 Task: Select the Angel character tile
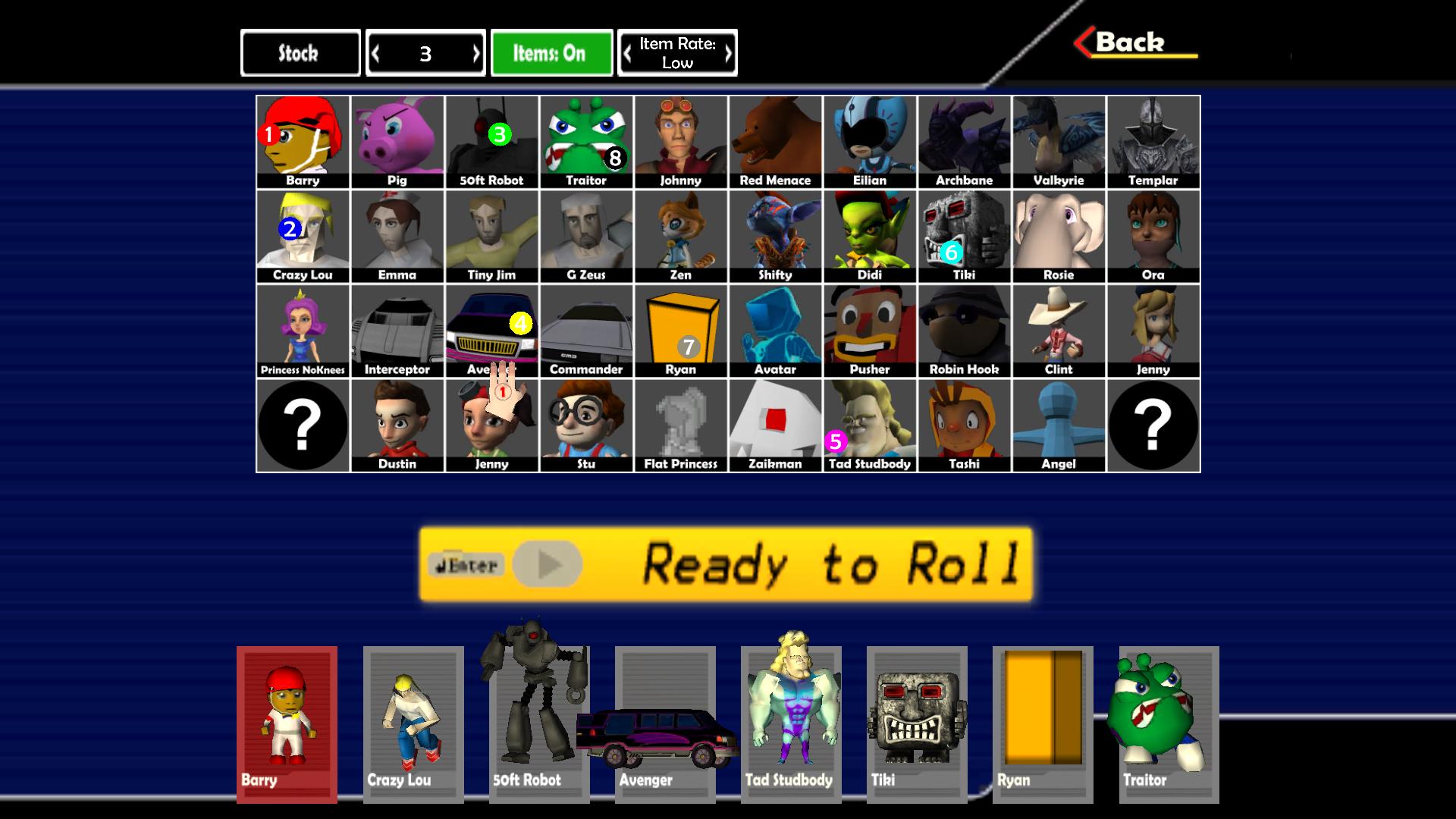tap(1059, 425)
